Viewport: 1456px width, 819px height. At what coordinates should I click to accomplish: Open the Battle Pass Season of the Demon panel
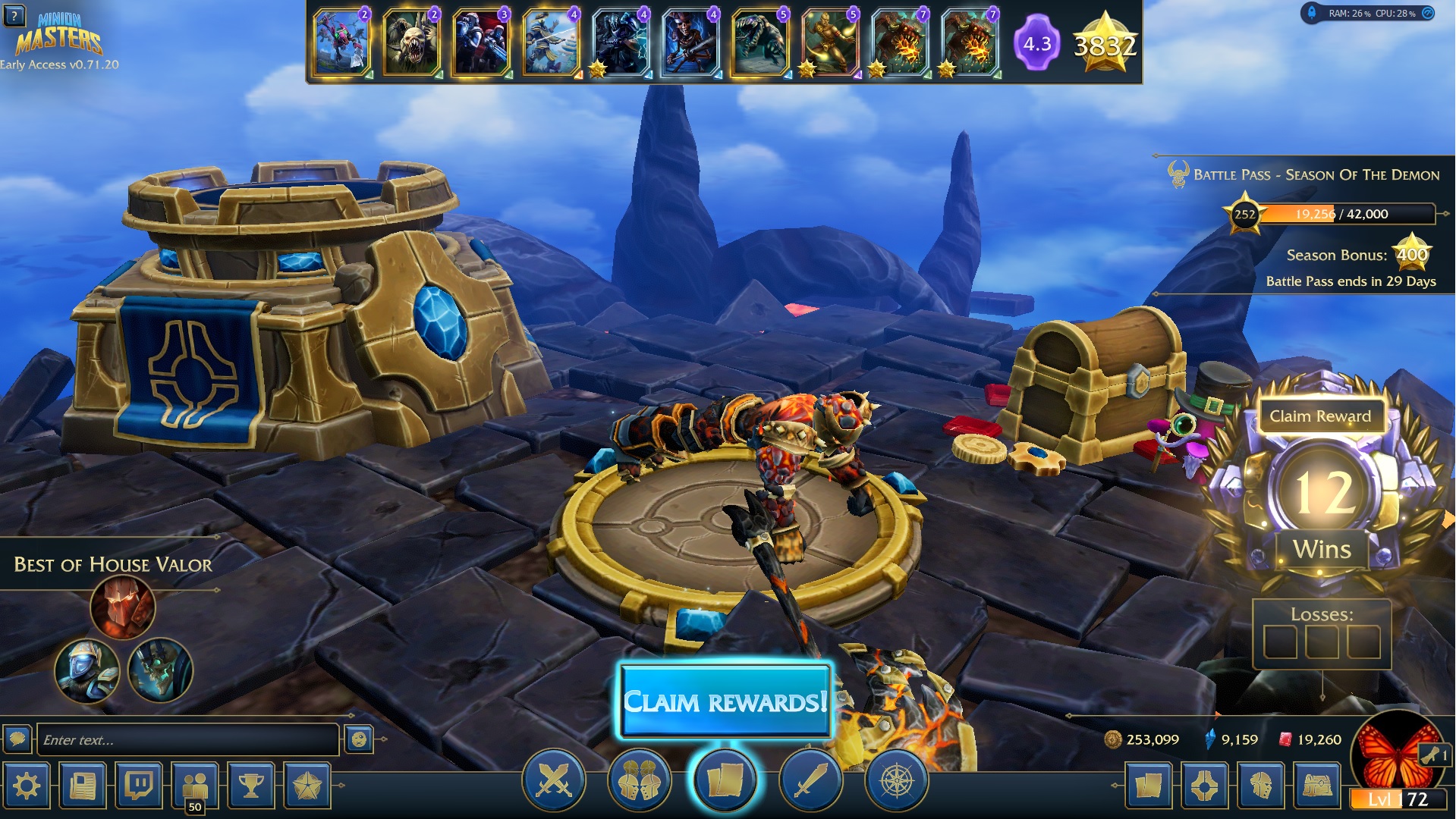click(x=1316, y=175)
